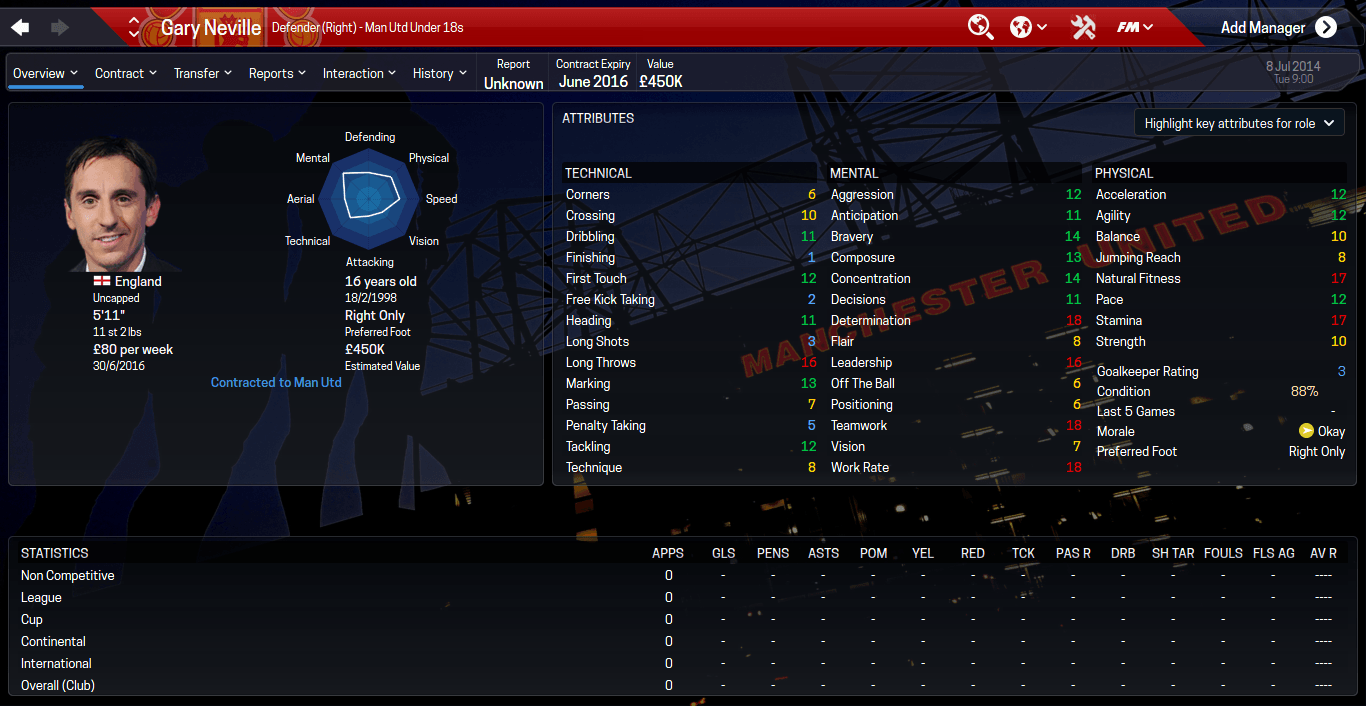Switch to the History tab

pyautogui.click(x=440, y=73)
